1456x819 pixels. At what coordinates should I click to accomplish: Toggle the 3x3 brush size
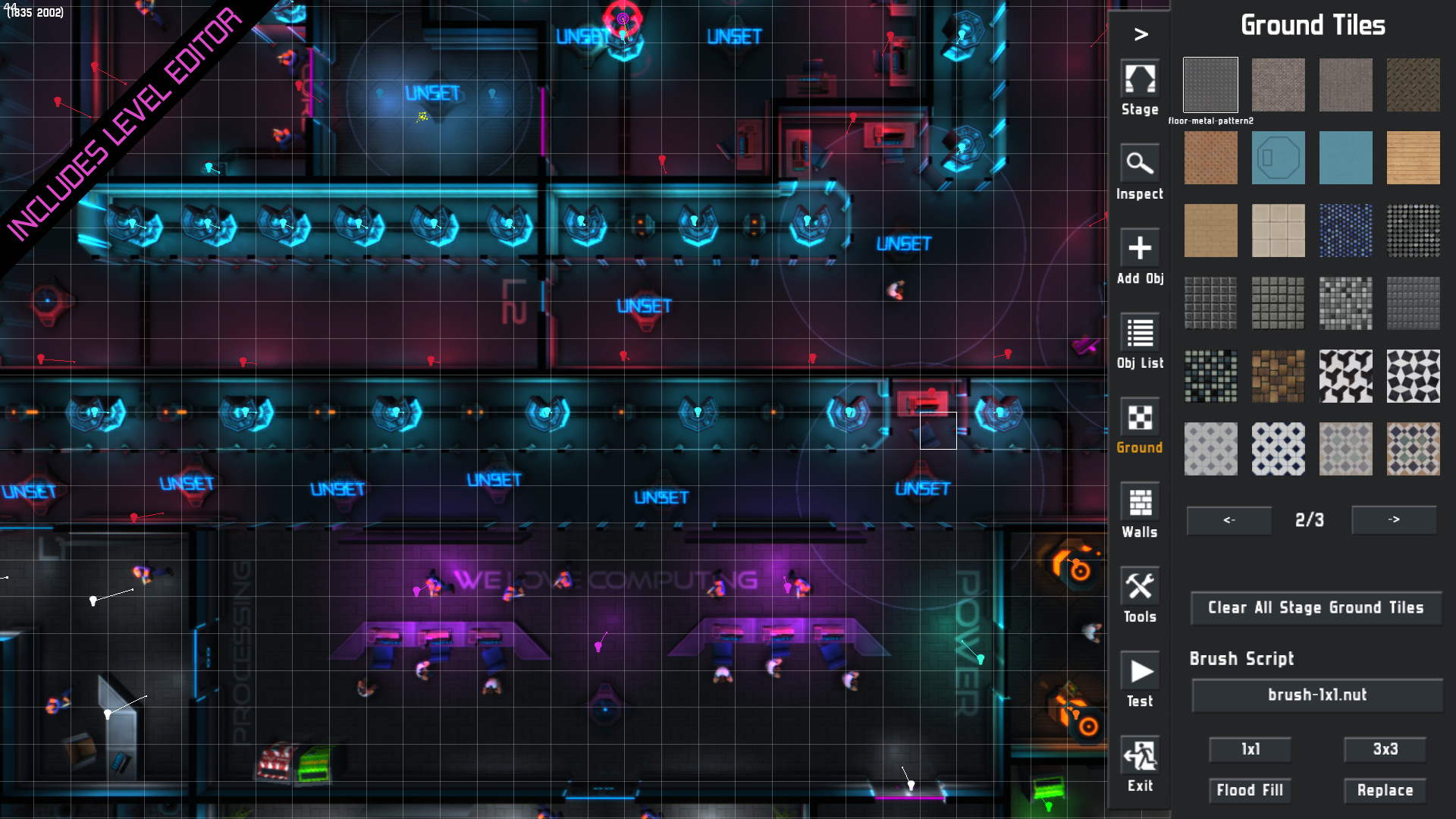point(1385,749)
